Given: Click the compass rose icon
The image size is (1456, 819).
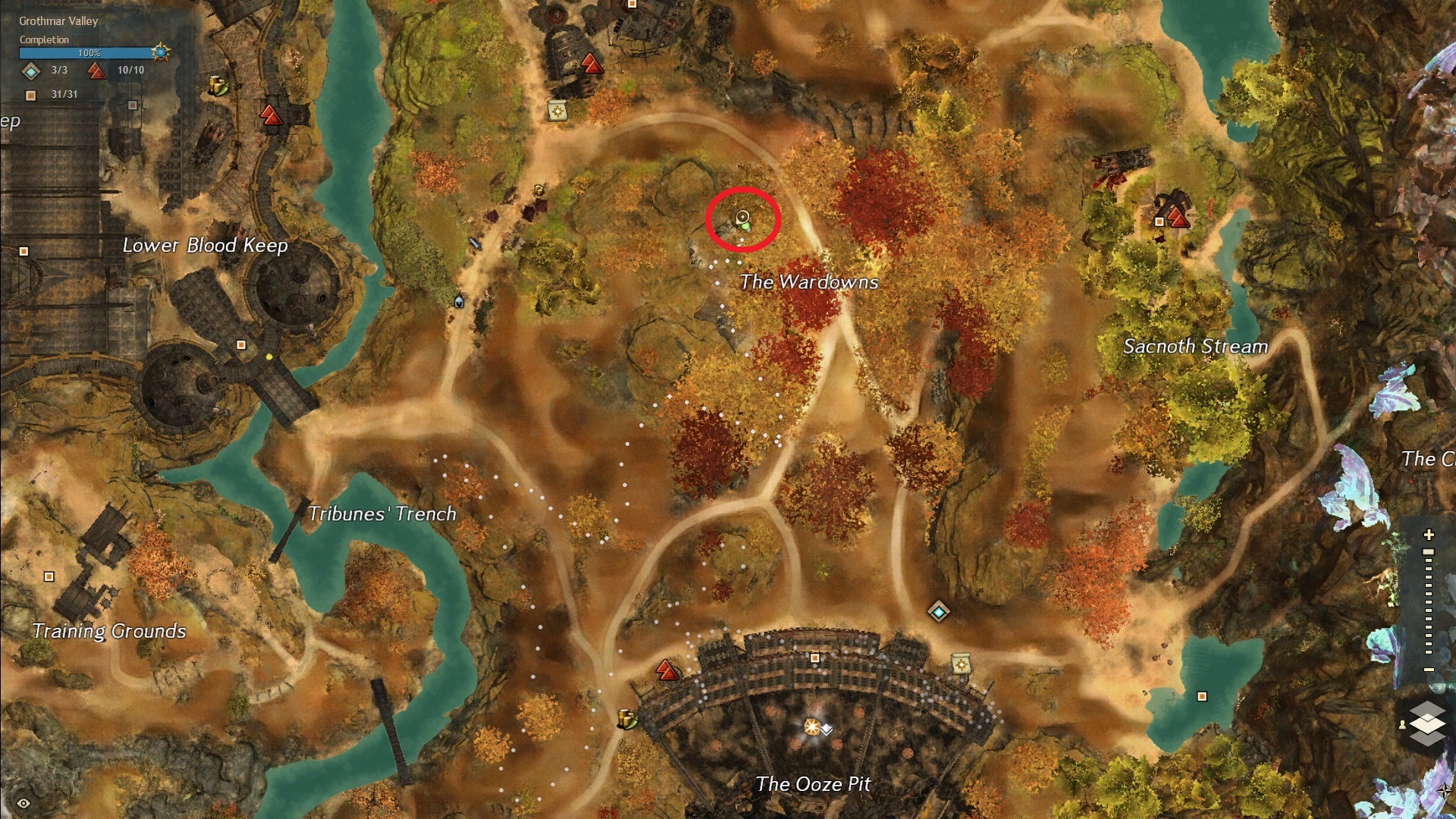Looking at the screenshot, I should pyautogui.click(x=1445, y=791).
